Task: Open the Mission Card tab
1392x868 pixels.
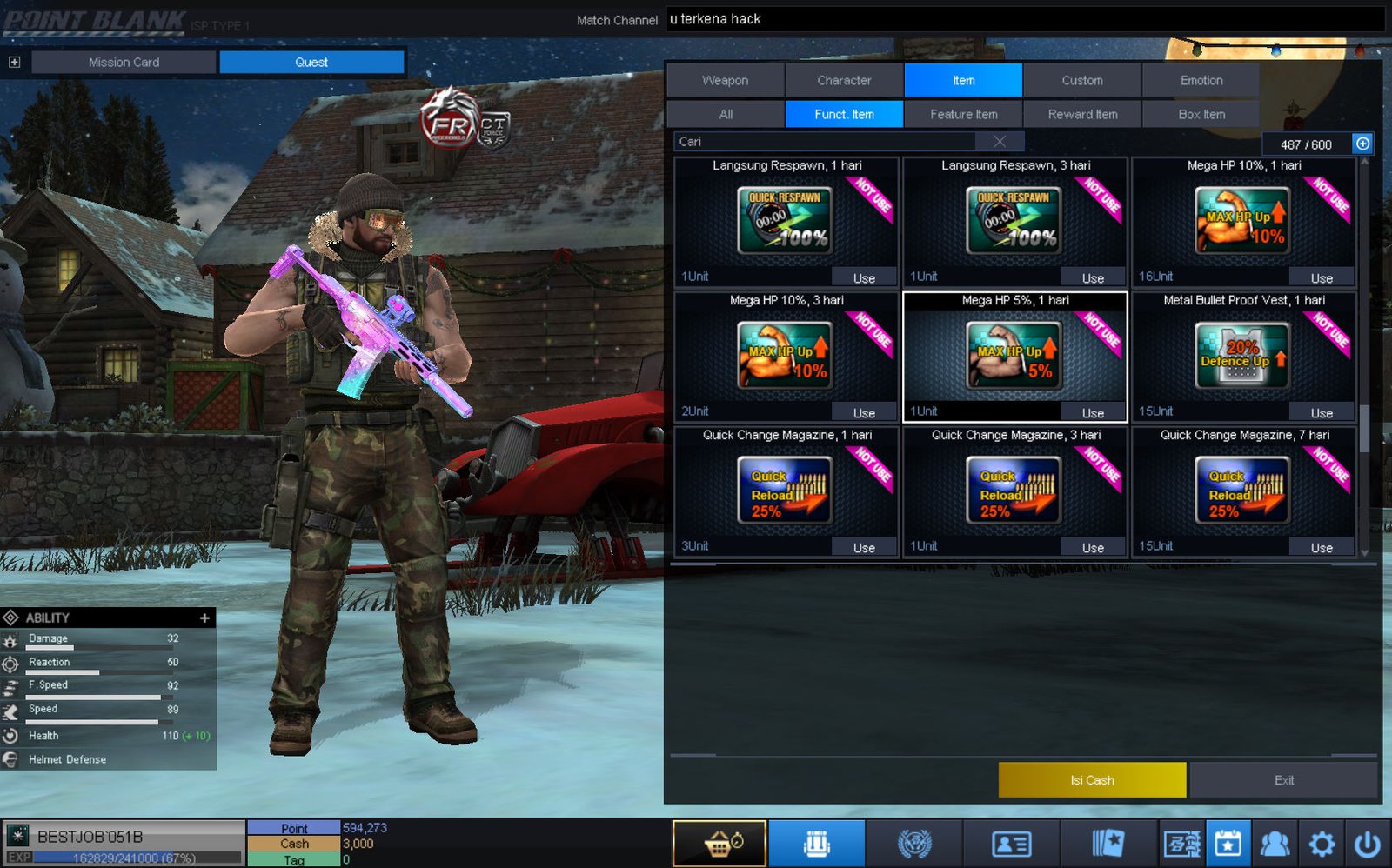Action: [124, 62]
